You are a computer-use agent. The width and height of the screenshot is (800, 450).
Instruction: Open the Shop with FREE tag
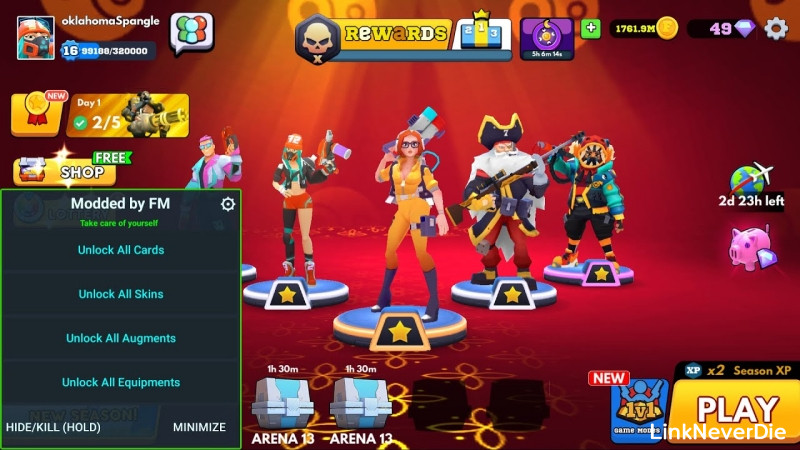tap(68, 171)
